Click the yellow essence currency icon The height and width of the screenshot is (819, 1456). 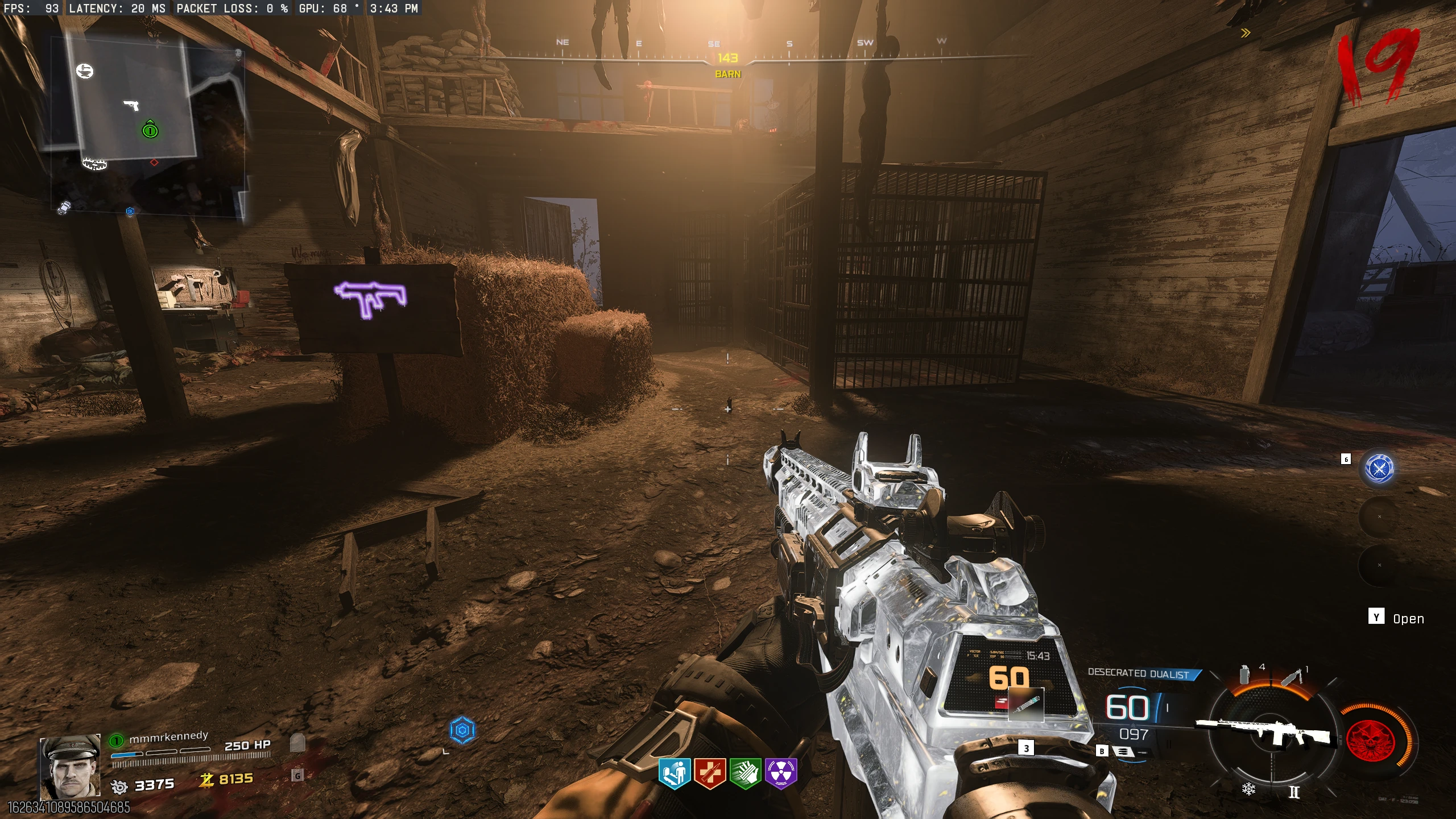point(206,780)
